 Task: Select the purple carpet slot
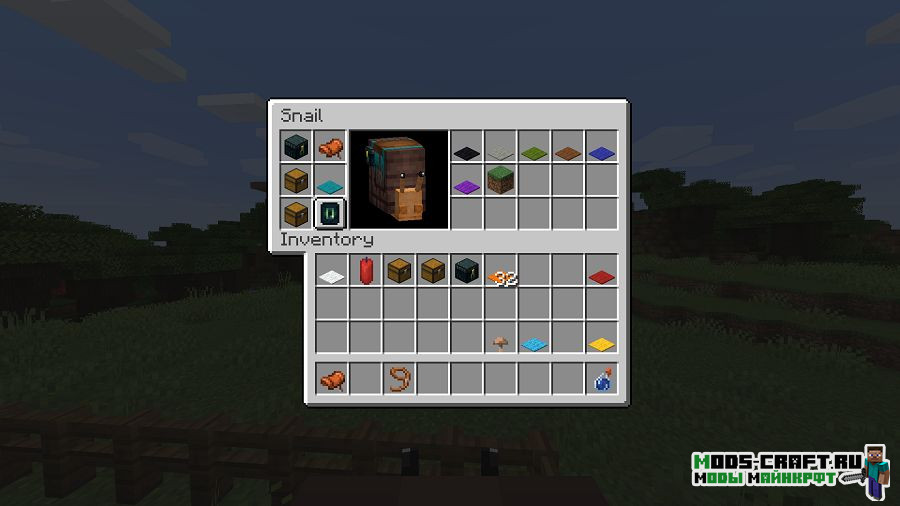467,185
